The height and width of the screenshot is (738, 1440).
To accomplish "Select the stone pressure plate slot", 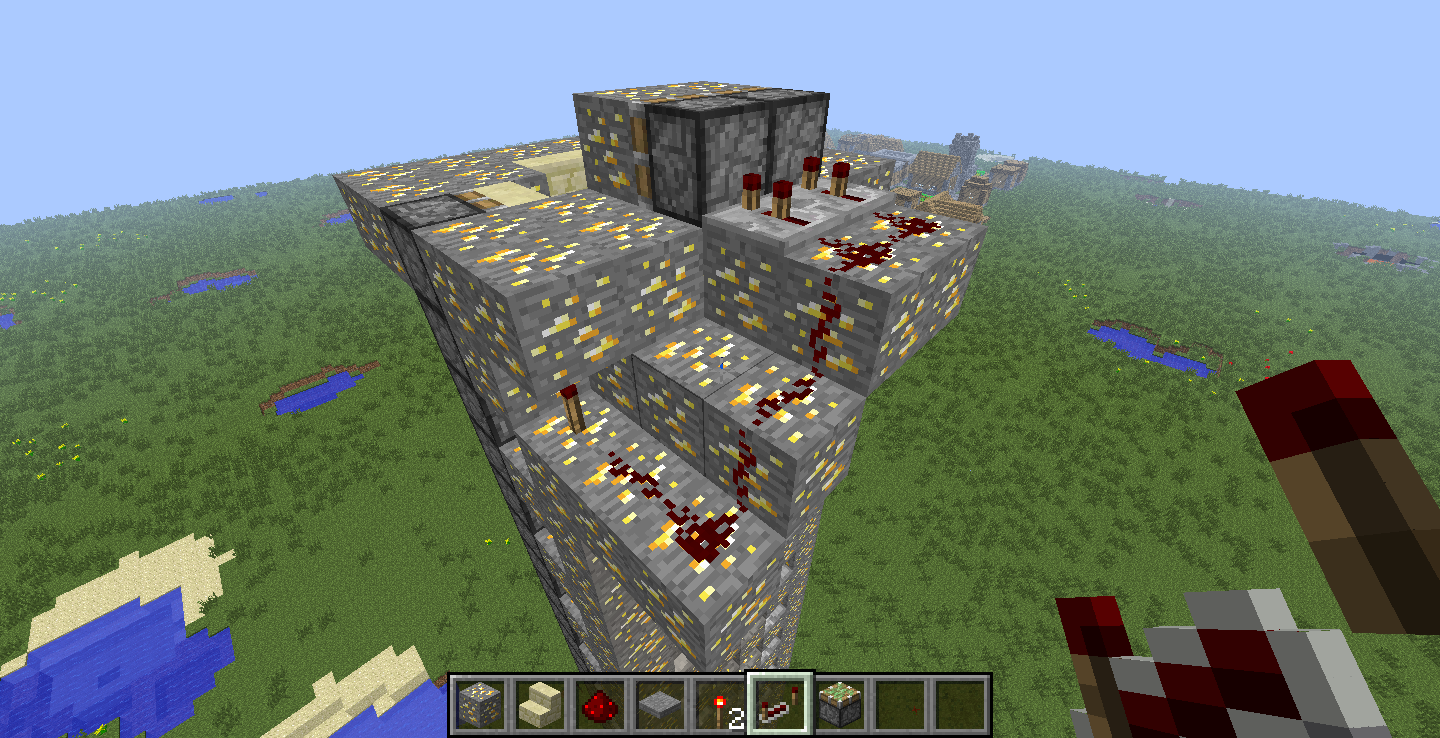I will pyautogui.click(x=659, y=703).
